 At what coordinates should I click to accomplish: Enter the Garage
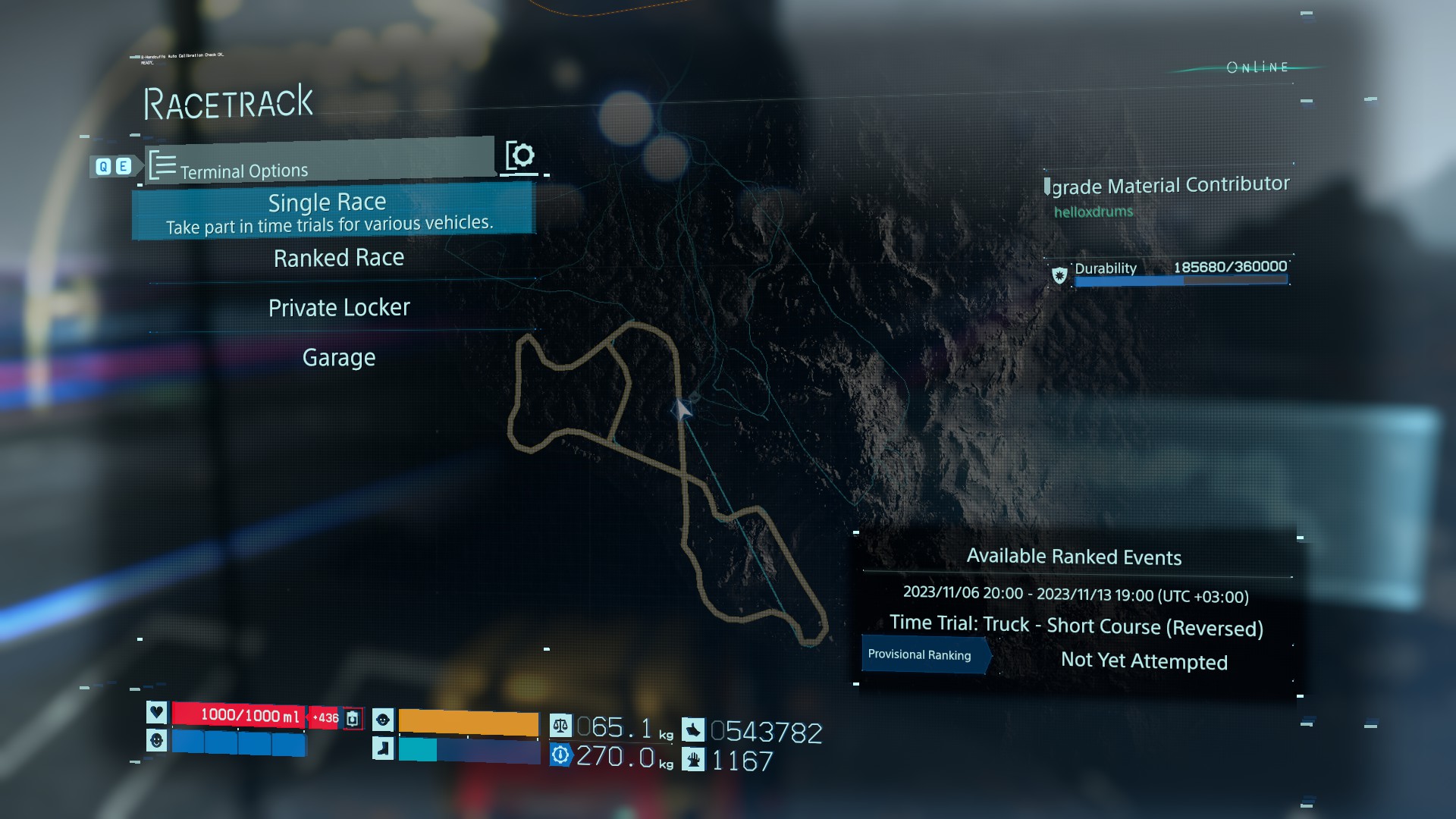pyautogui.click(x=339, y=357)
